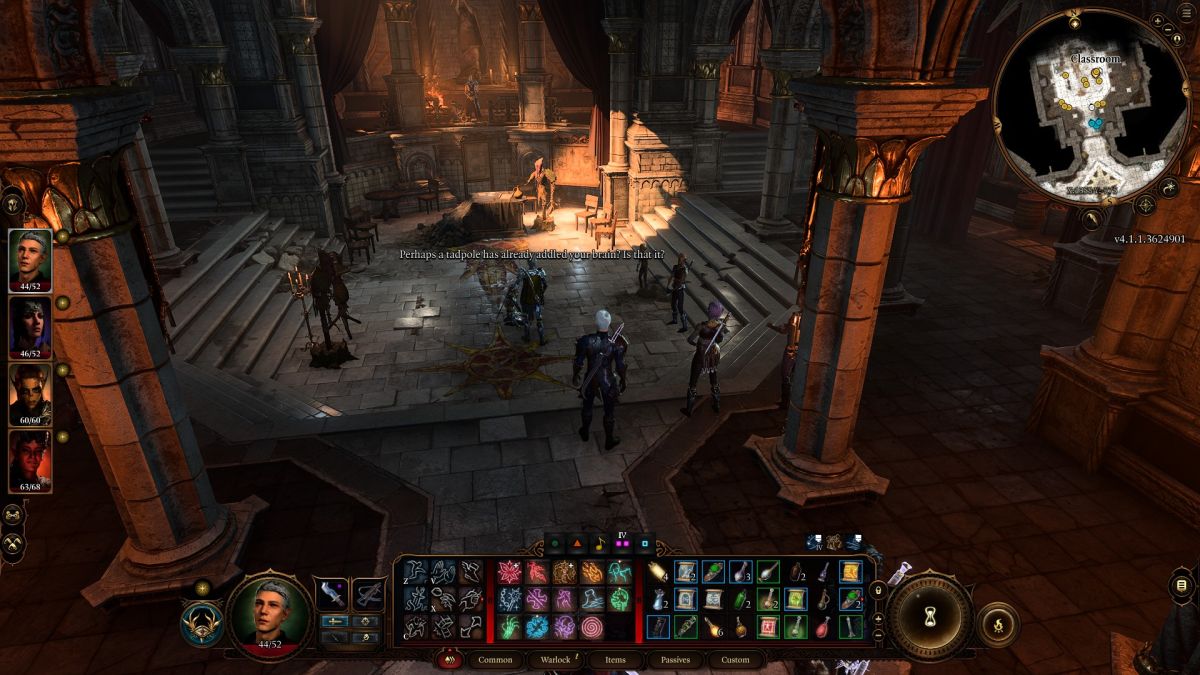
Task: Click the hourglass end turn button
Action: [x=930, y=614]
